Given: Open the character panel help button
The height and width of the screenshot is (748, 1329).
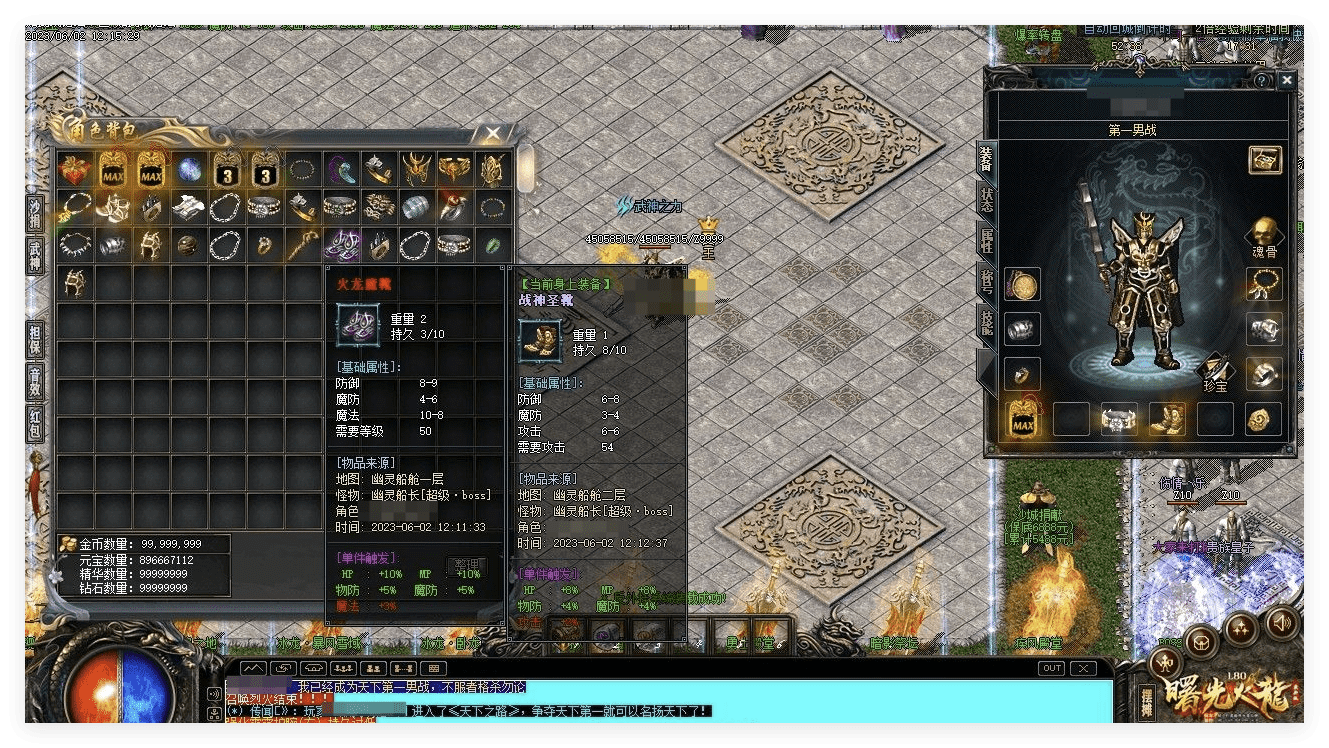Looking at the screenshot, I should pyautogui.click(x=1263, y=80).
